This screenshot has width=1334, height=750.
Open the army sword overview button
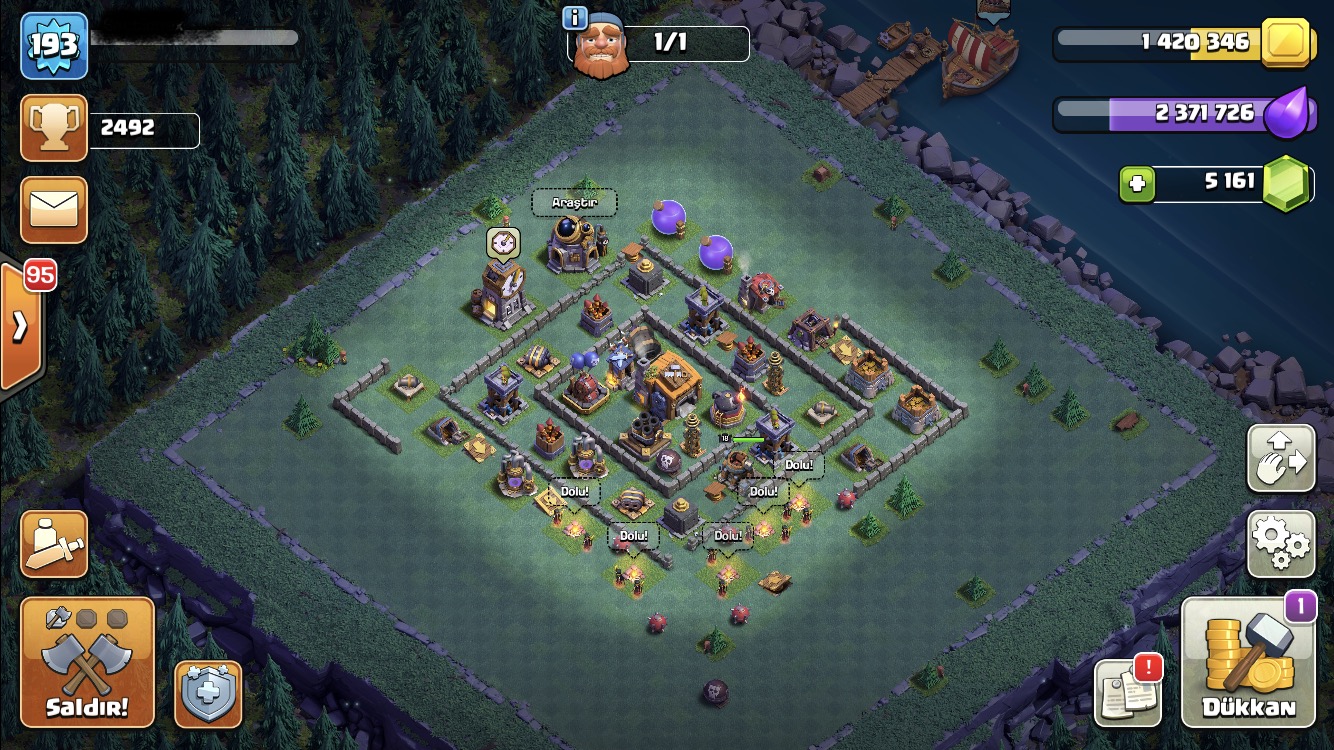[x=54, y=543]
